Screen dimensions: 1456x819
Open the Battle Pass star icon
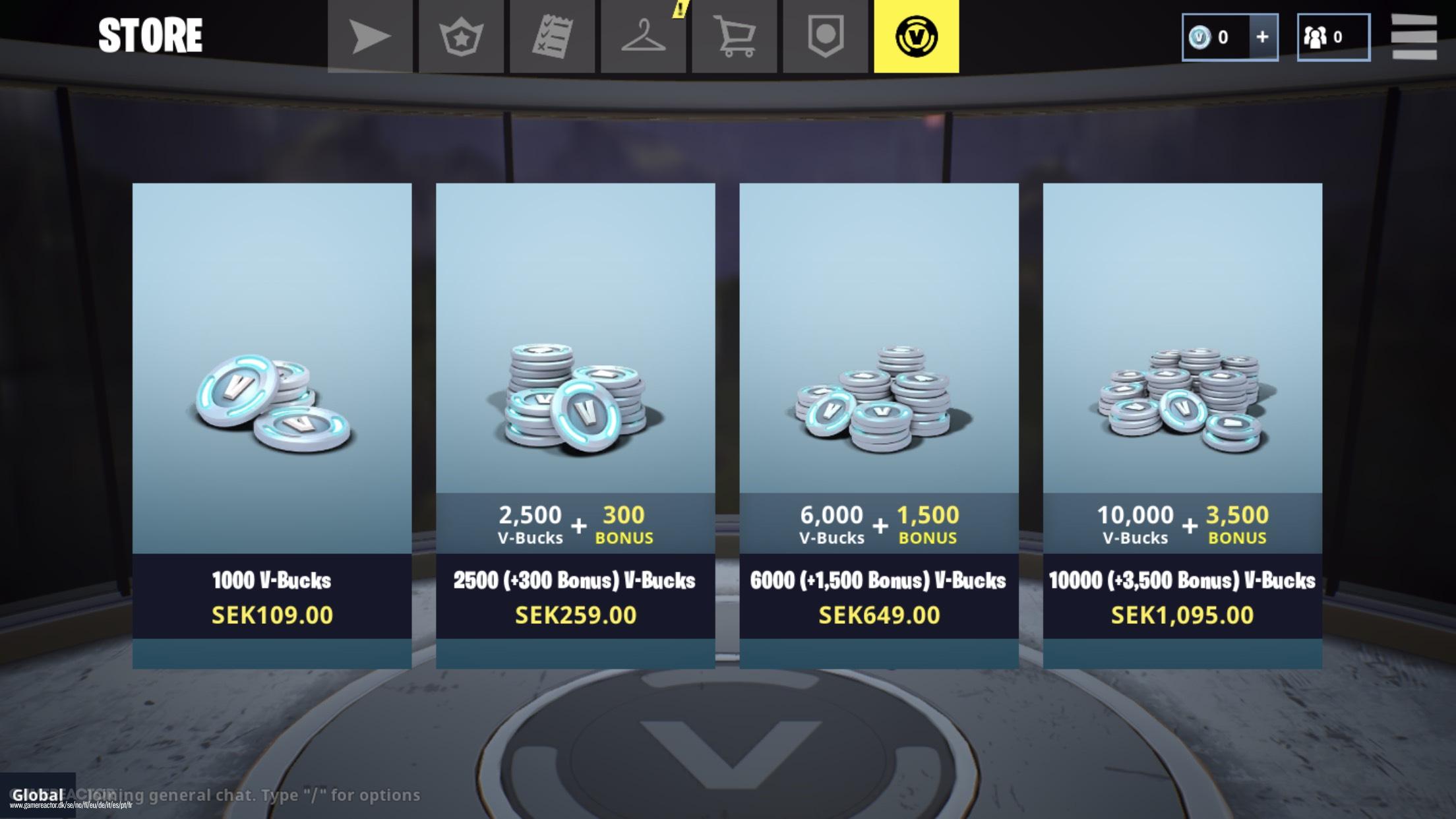point(462,36)
